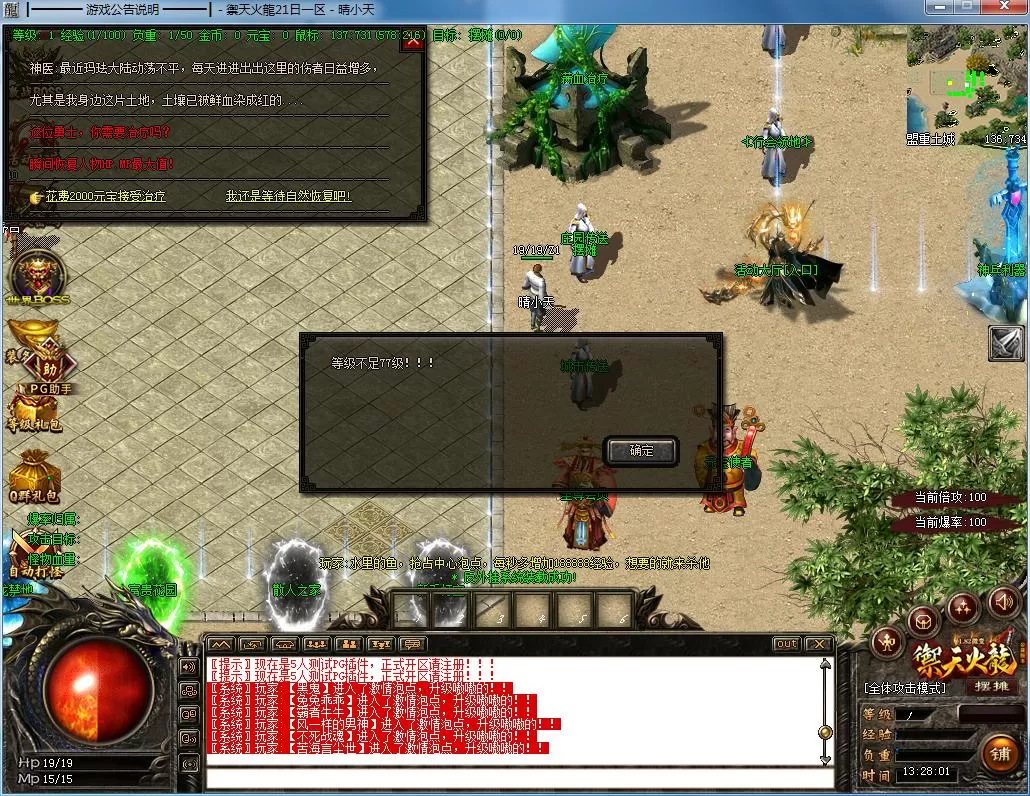
Task: Toggle the sound speaker round button
Action: 1002,602
